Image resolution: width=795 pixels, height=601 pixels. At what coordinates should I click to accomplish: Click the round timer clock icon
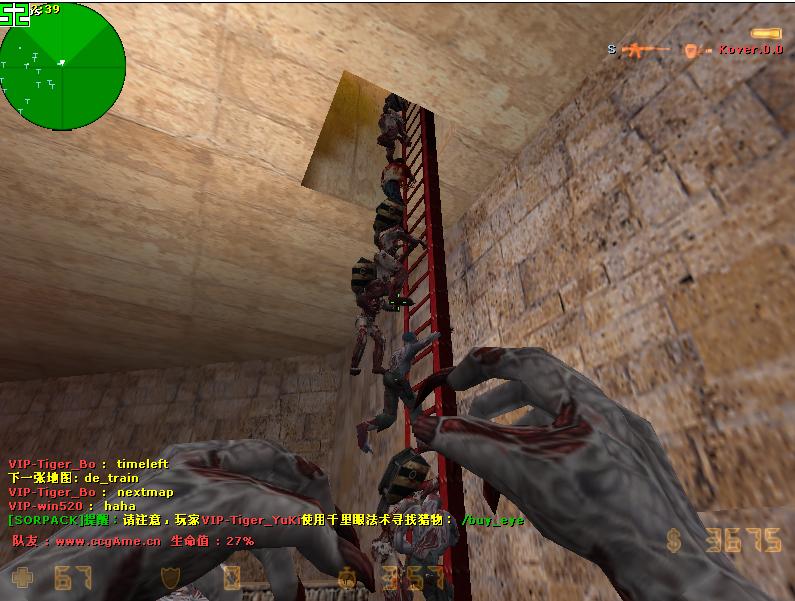(x=347, y=578)
